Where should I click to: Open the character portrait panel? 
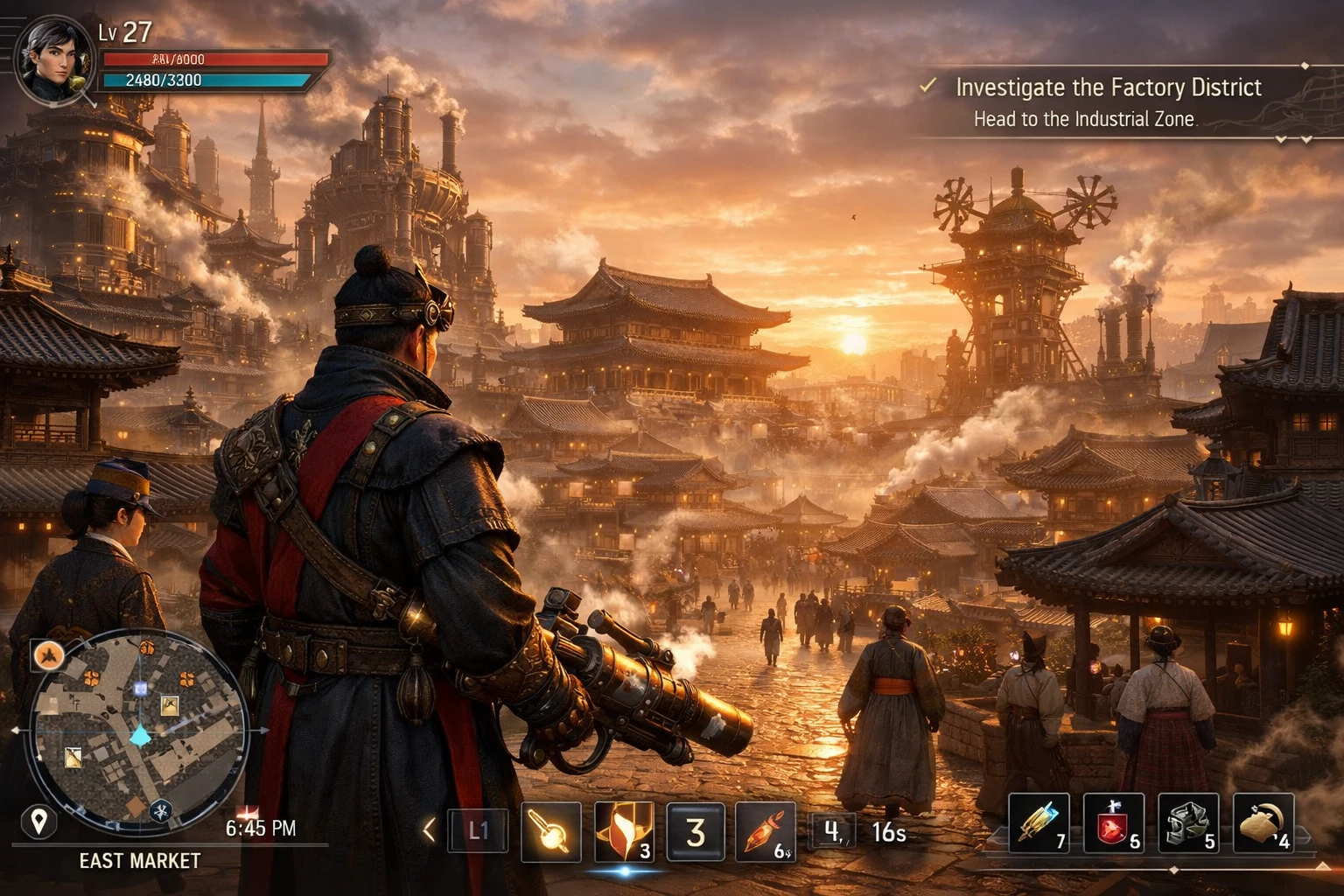pyautogui.click(x=52, y=61)
